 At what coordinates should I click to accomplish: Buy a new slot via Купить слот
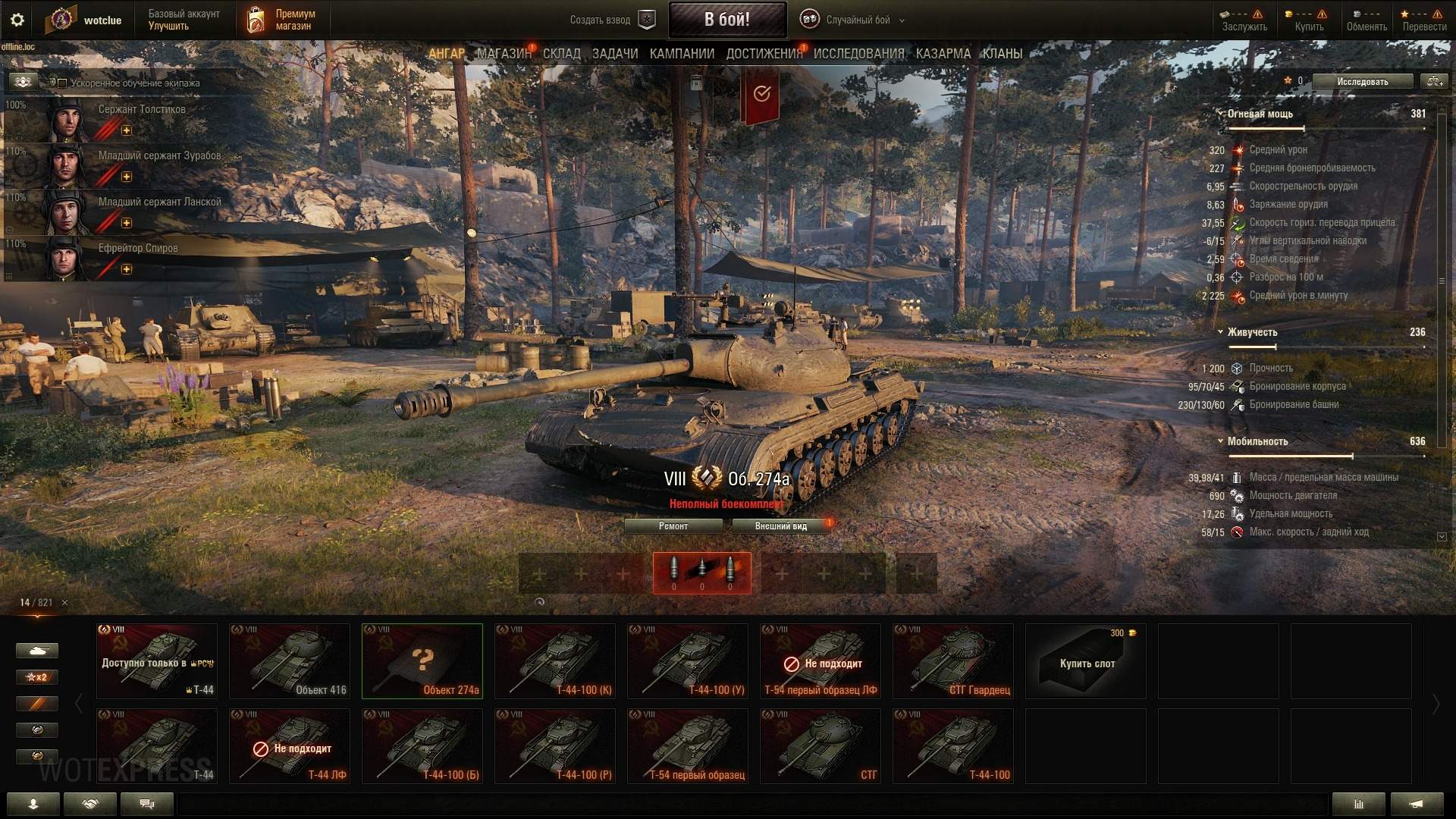click(x=1085, y=661)
